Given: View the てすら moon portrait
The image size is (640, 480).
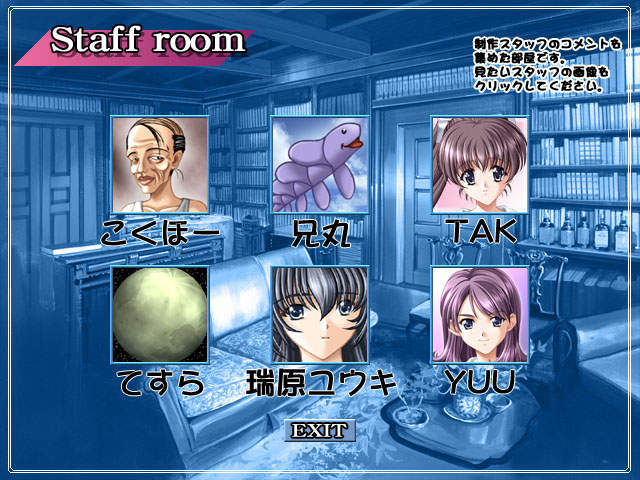Looking at the screenshot, I should click(x=160, y=315).
